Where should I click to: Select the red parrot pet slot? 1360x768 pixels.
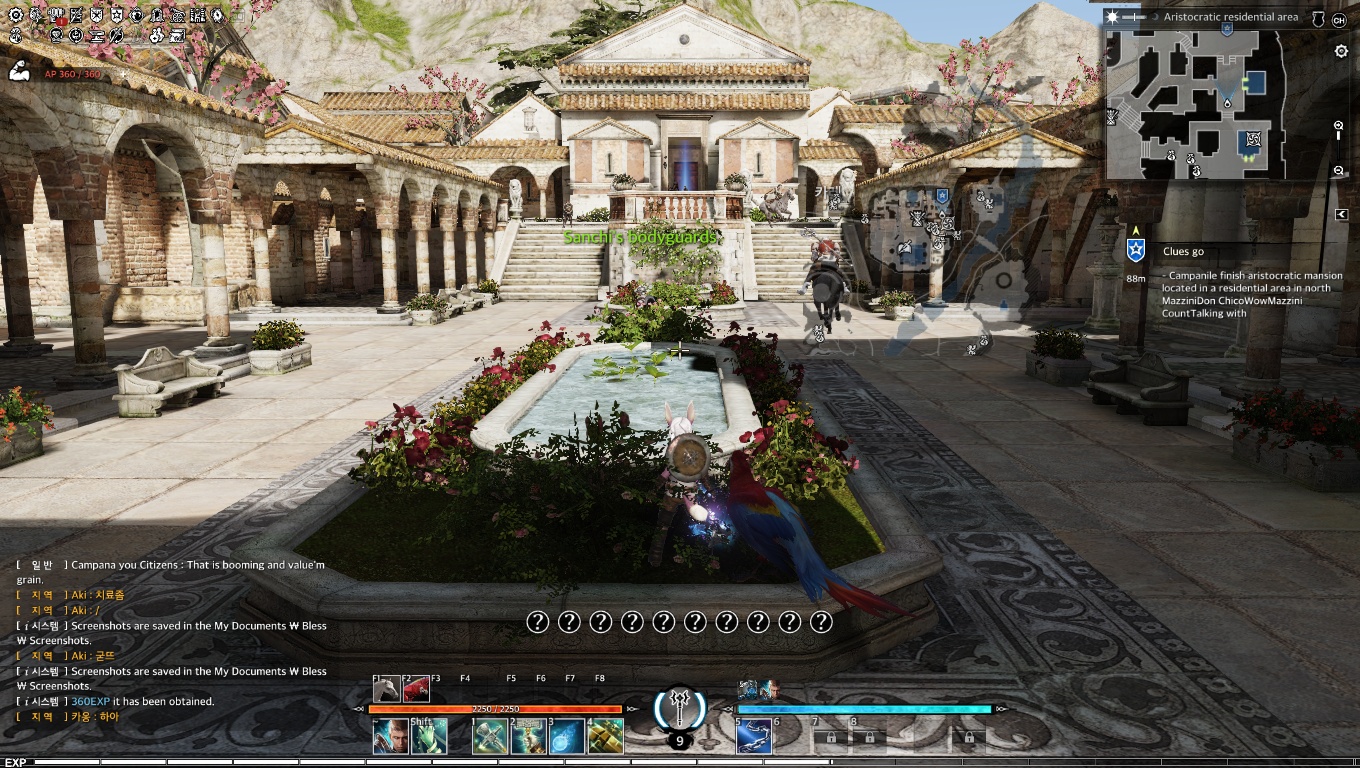tap(417, 689)
